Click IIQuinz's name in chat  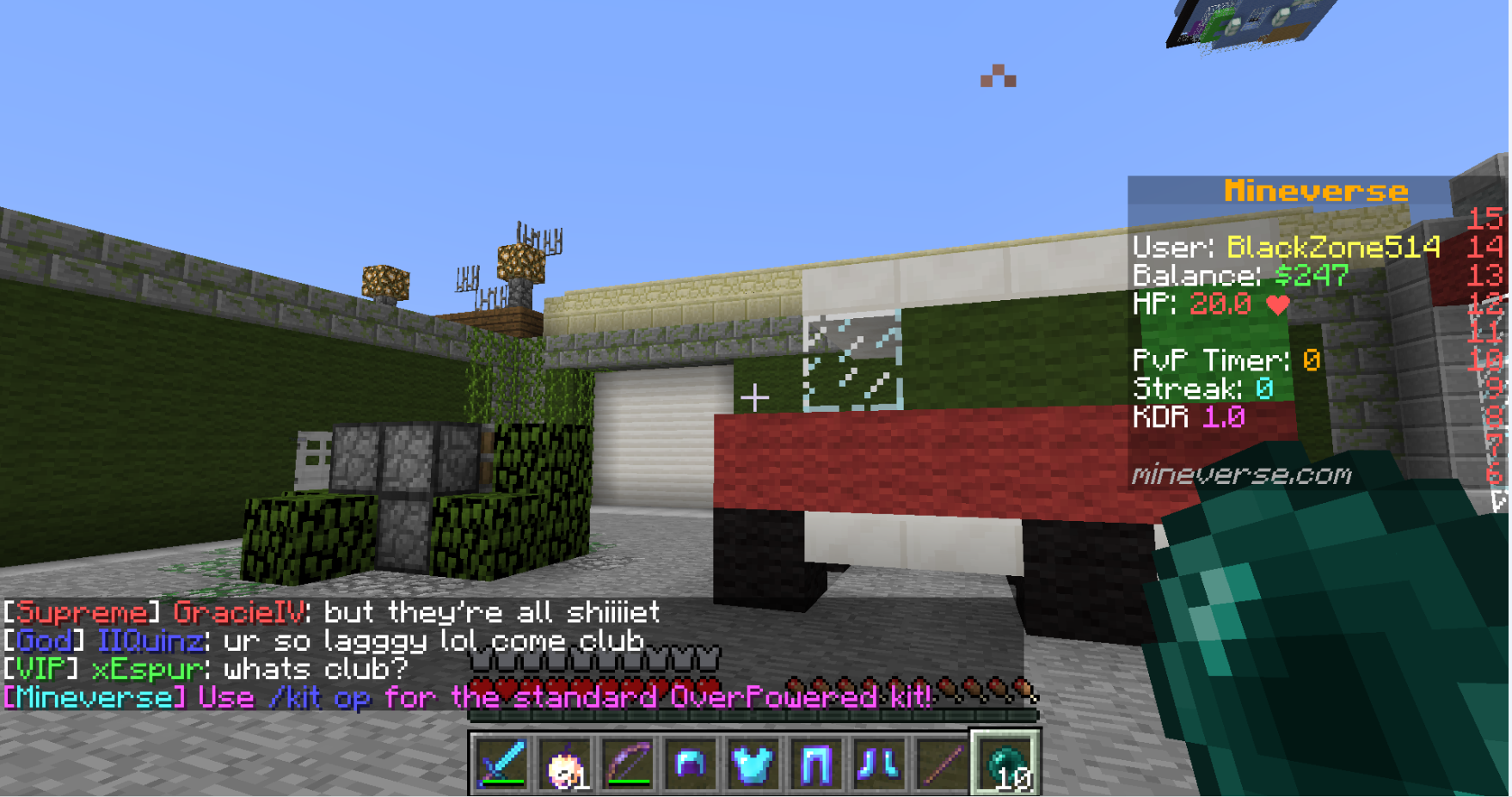coord(151,641)
